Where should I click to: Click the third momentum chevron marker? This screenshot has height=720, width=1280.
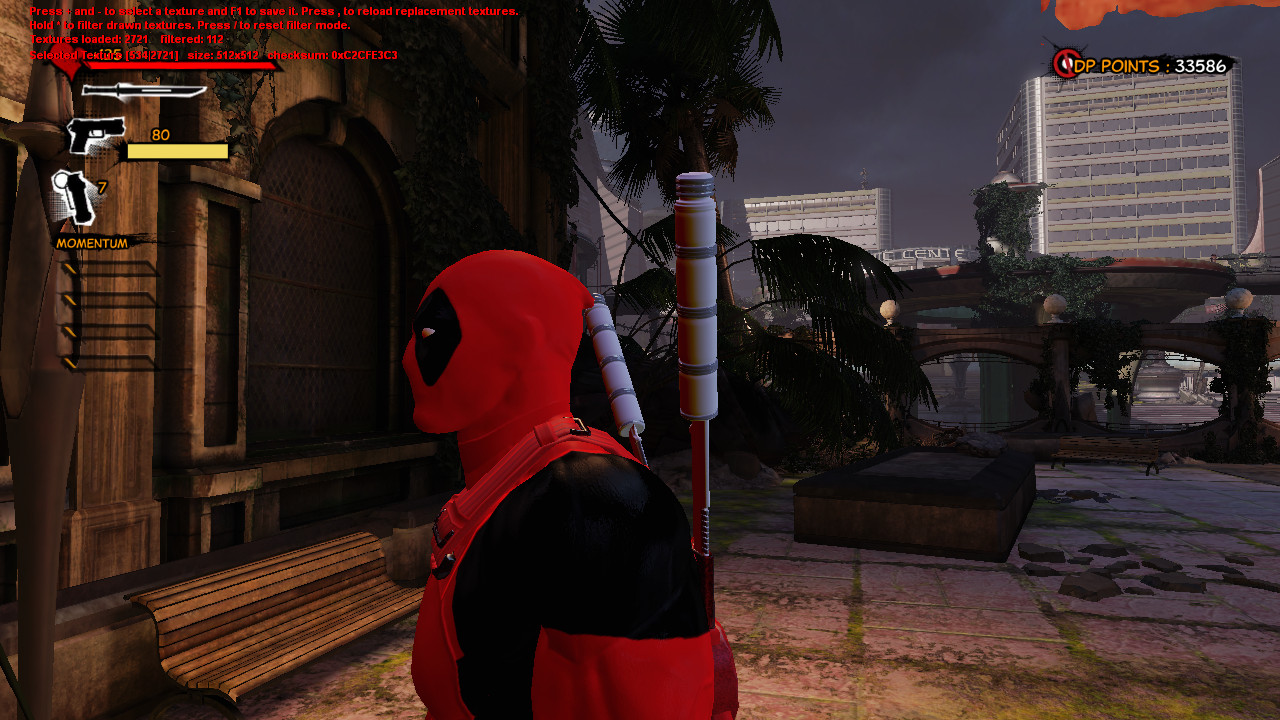click(x=70, y=330)
